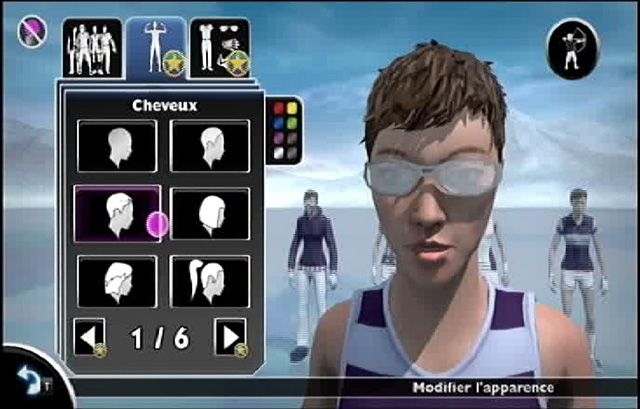The height and width of the screenshot is (409, 640).
Task: Switch to the clothing and accessories tab
Action: 219,48
